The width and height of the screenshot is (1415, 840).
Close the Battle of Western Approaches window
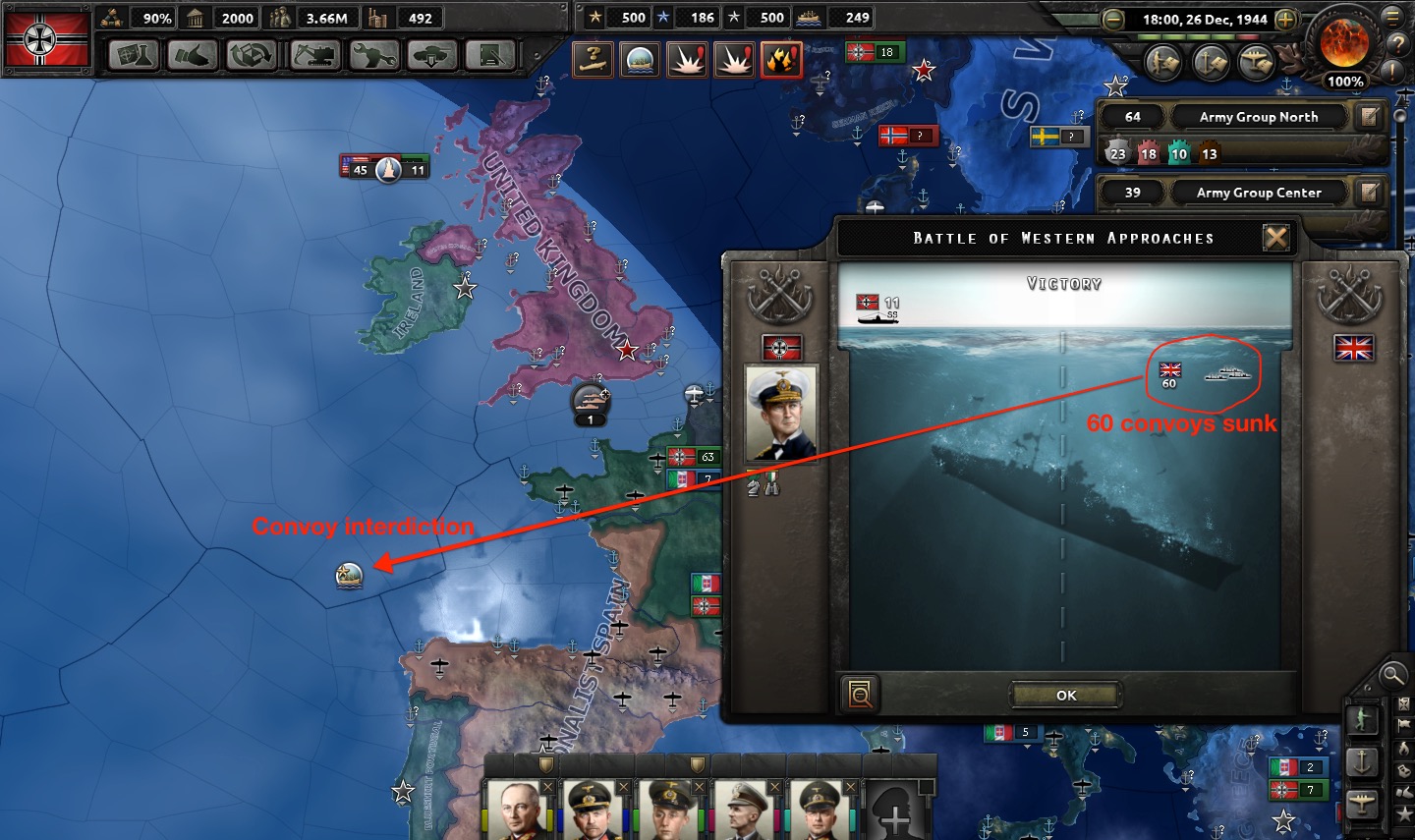pos(1275,238)
